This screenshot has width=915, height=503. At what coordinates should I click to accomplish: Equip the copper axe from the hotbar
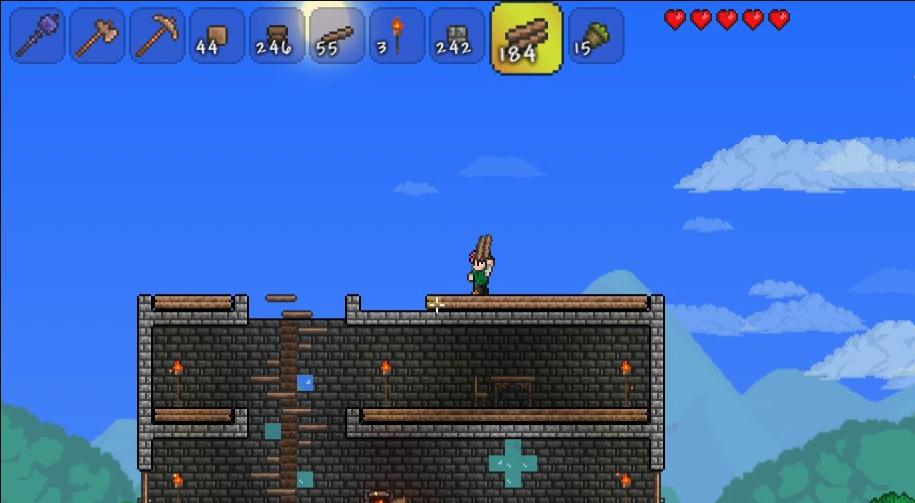[98, 35]
